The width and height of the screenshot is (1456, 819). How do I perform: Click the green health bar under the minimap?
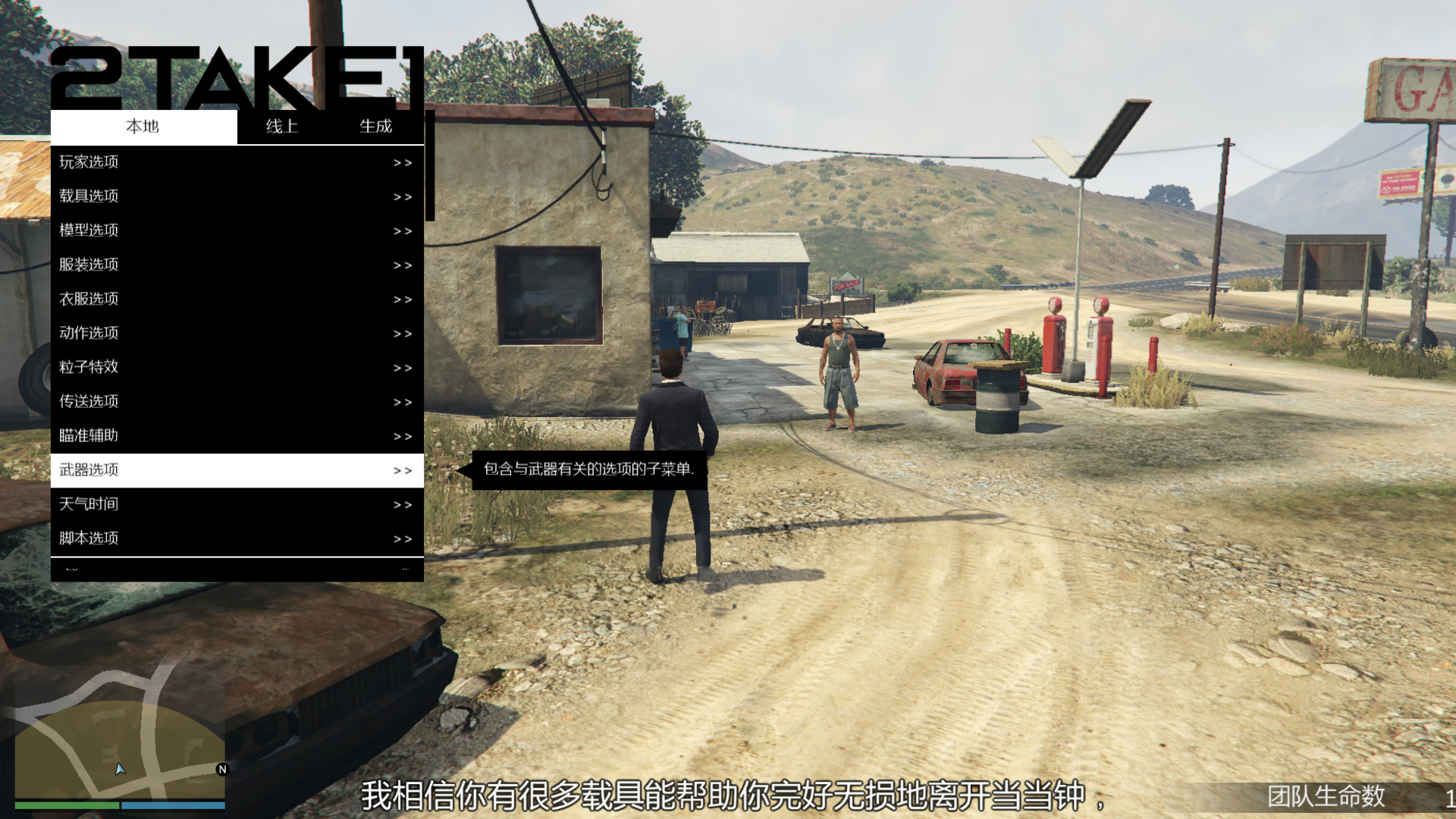point(68,805)
